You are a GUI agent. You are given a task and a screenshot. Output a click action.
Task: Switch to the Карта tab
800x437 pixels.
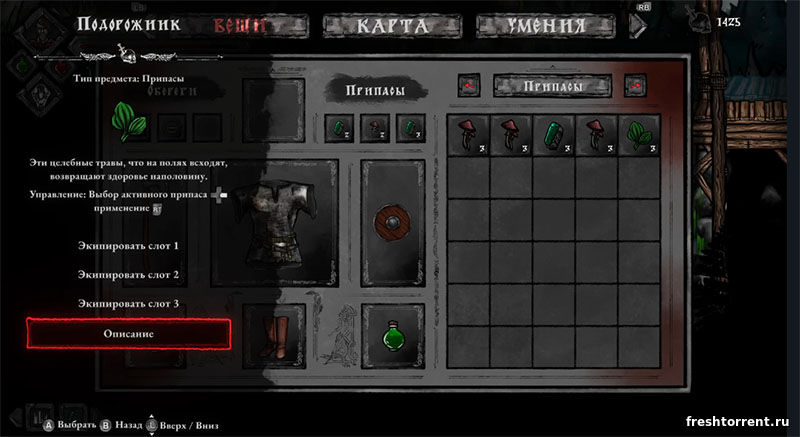click(x=391, y=26)
